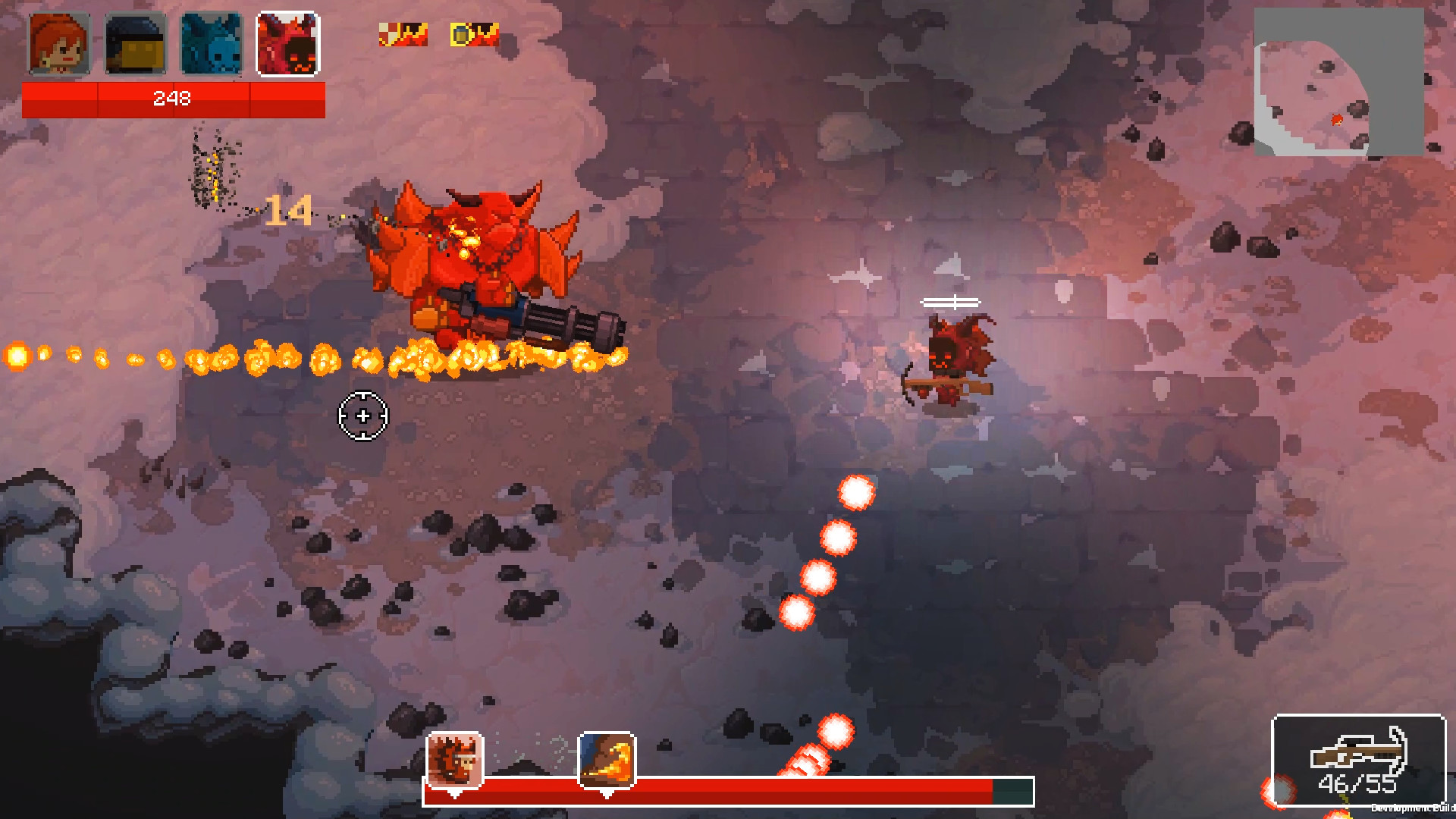1456x819 pixels.
Task: Click the 248 health value display
Action: 173,98
